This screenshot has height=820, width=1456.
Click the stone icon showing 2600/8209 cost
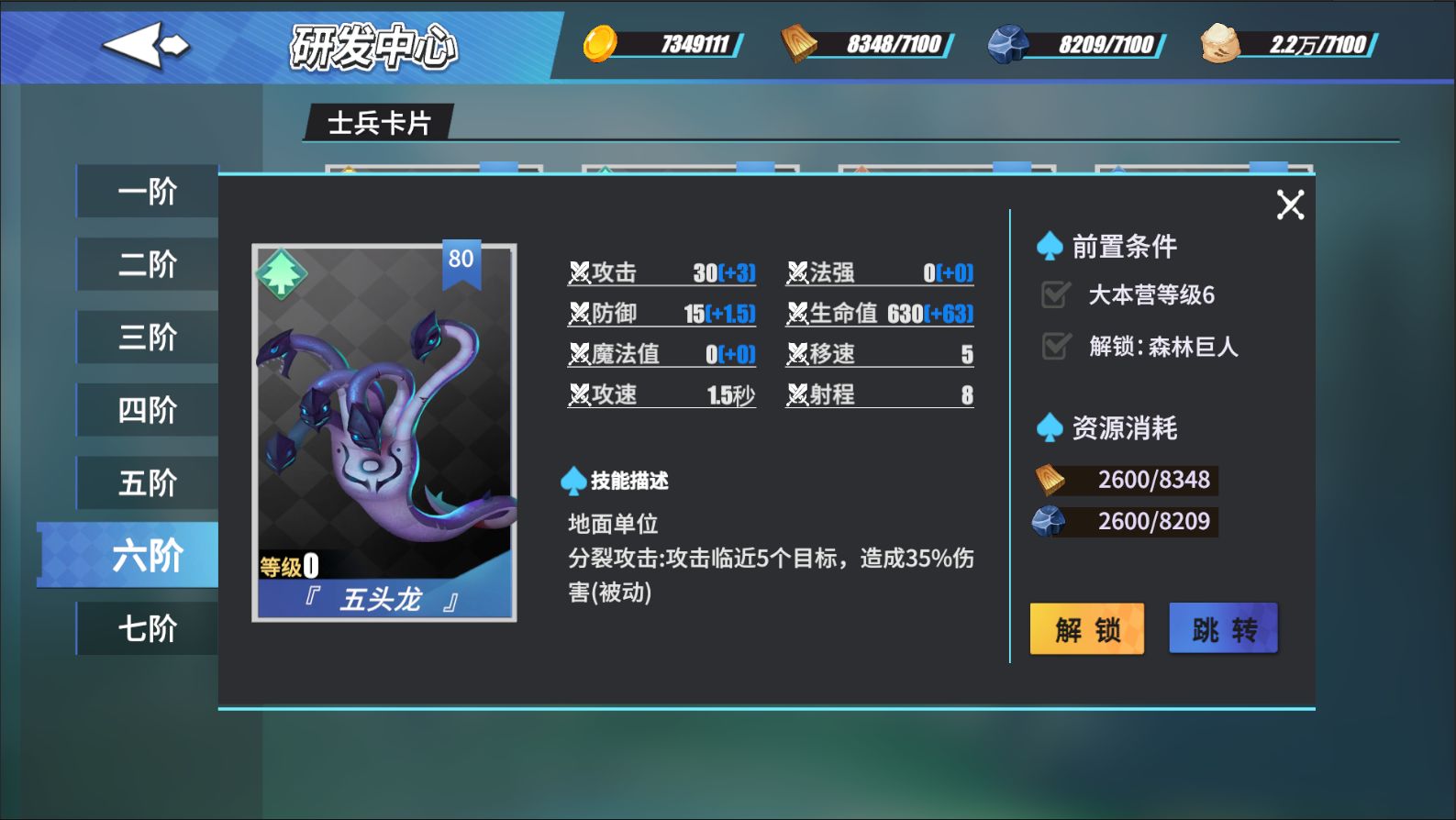pos(1051,520)
